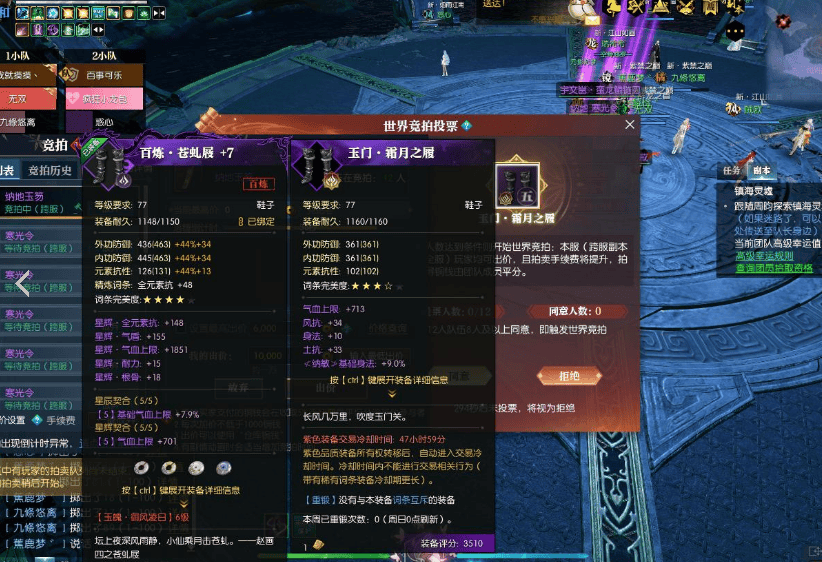Open the 查询团员拾取资格 loot eligibility link
This screenshot has width=822, height=562.
point(774,268)
